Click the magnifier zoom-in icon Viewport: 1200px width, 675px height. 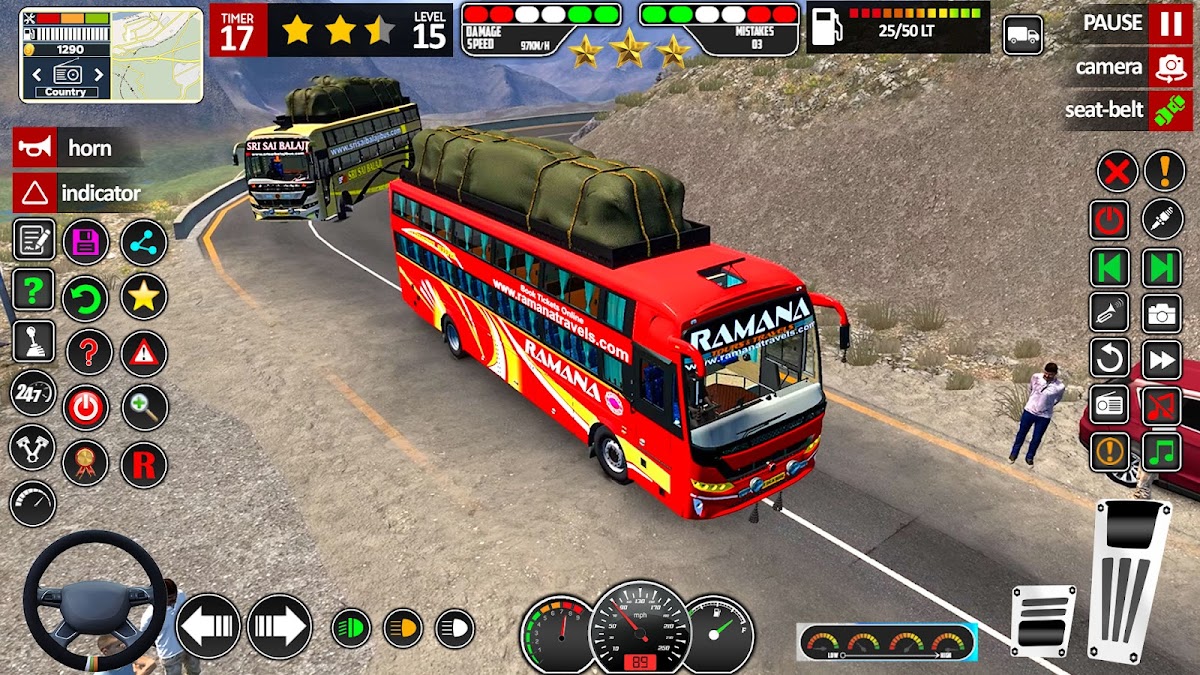pos(144,407)
